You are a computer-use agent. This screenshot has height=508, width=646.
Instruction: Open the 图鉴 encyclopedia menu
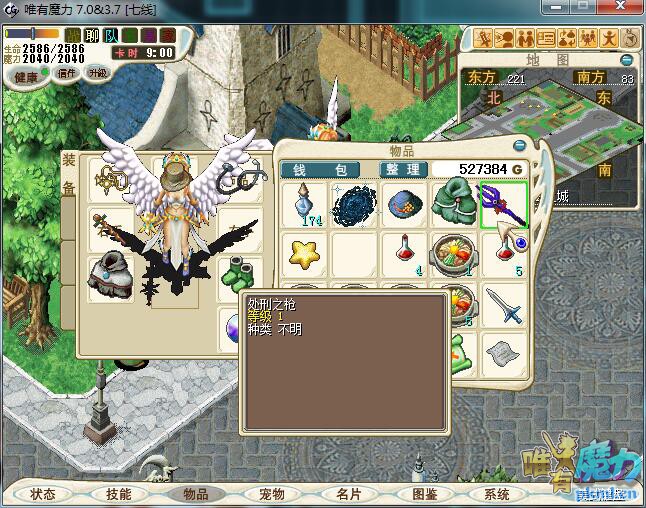pos(424,494)
